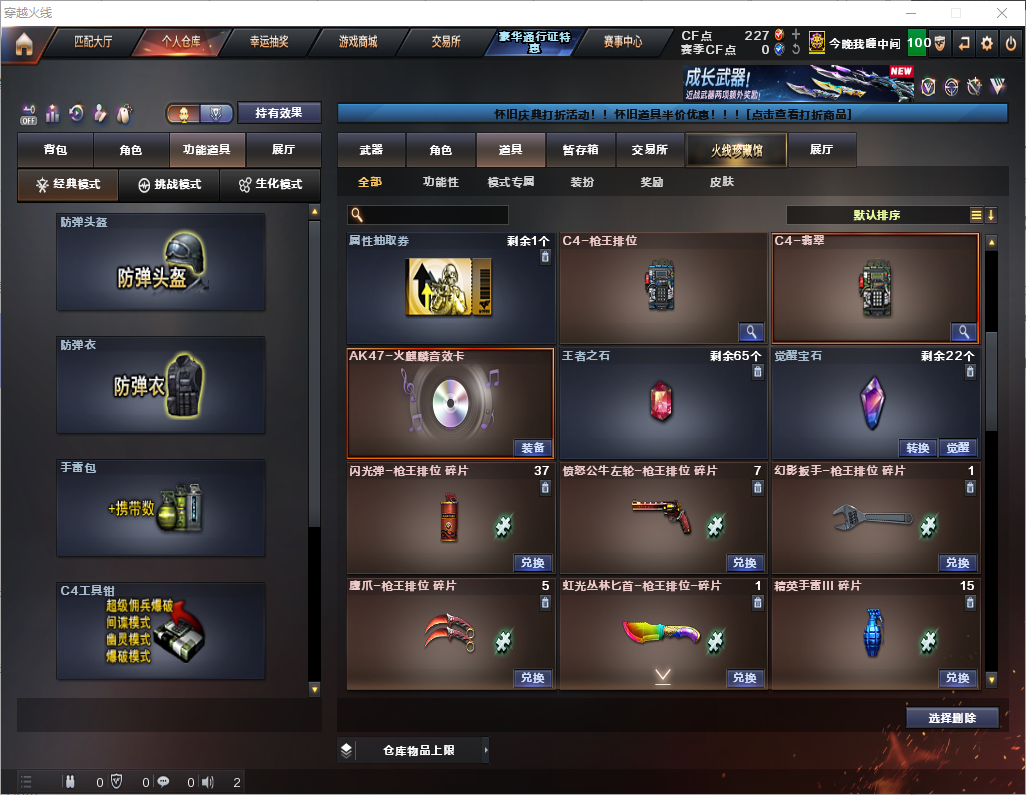Show 持有效果 owned effects
Viewport: 1026px width, 795px height.
click(278, 113)
